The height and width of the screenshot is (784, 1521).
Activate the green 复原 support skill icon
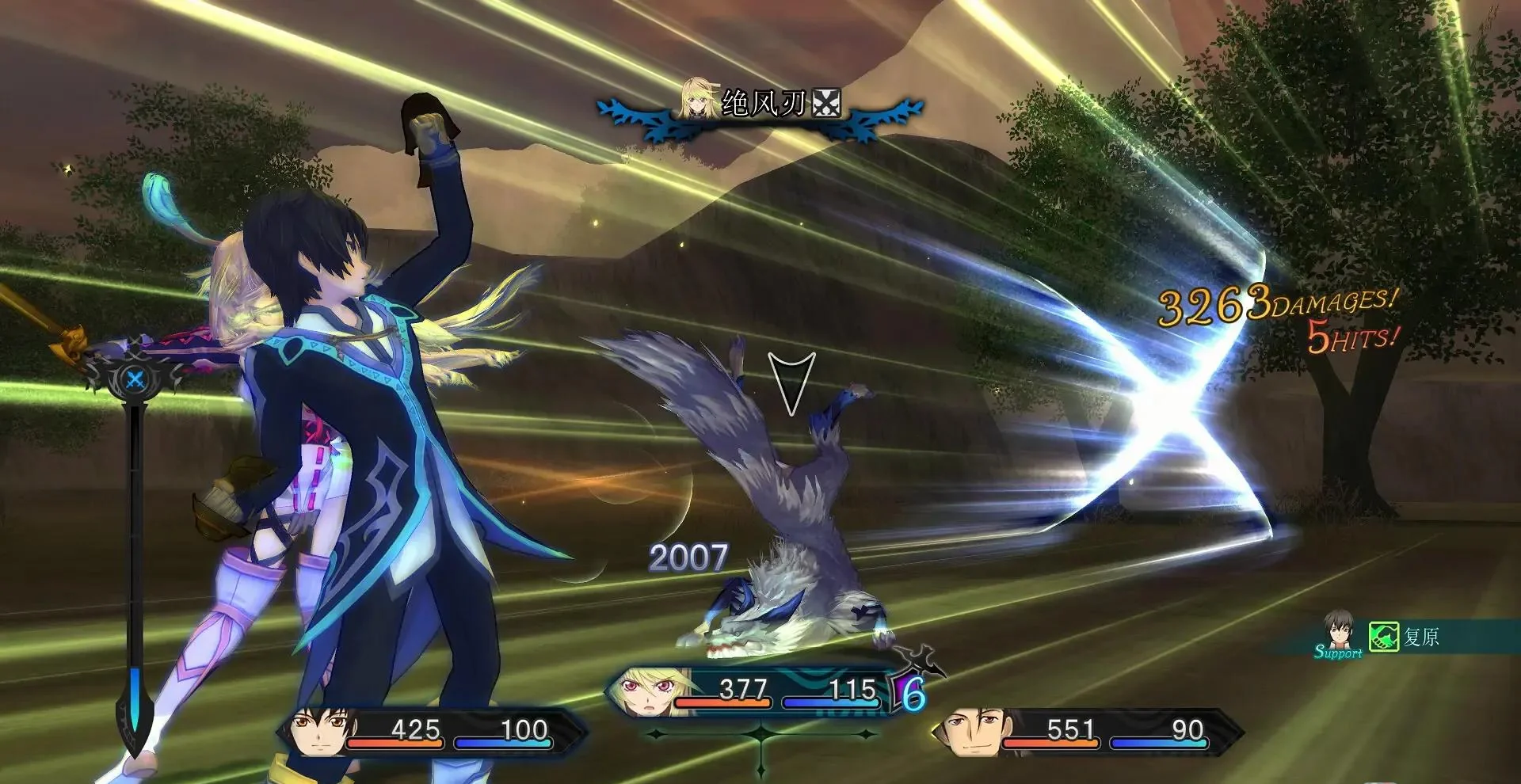(1383, 637)
